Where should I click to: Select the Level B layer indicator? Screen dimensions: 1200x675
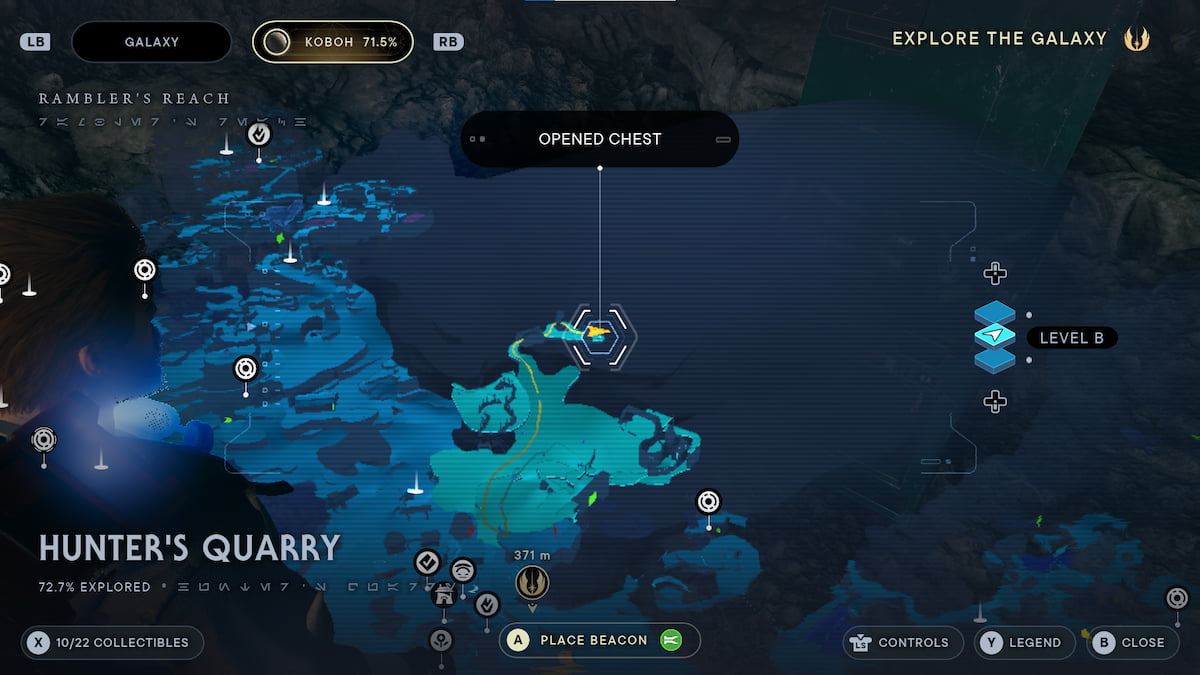995,337
